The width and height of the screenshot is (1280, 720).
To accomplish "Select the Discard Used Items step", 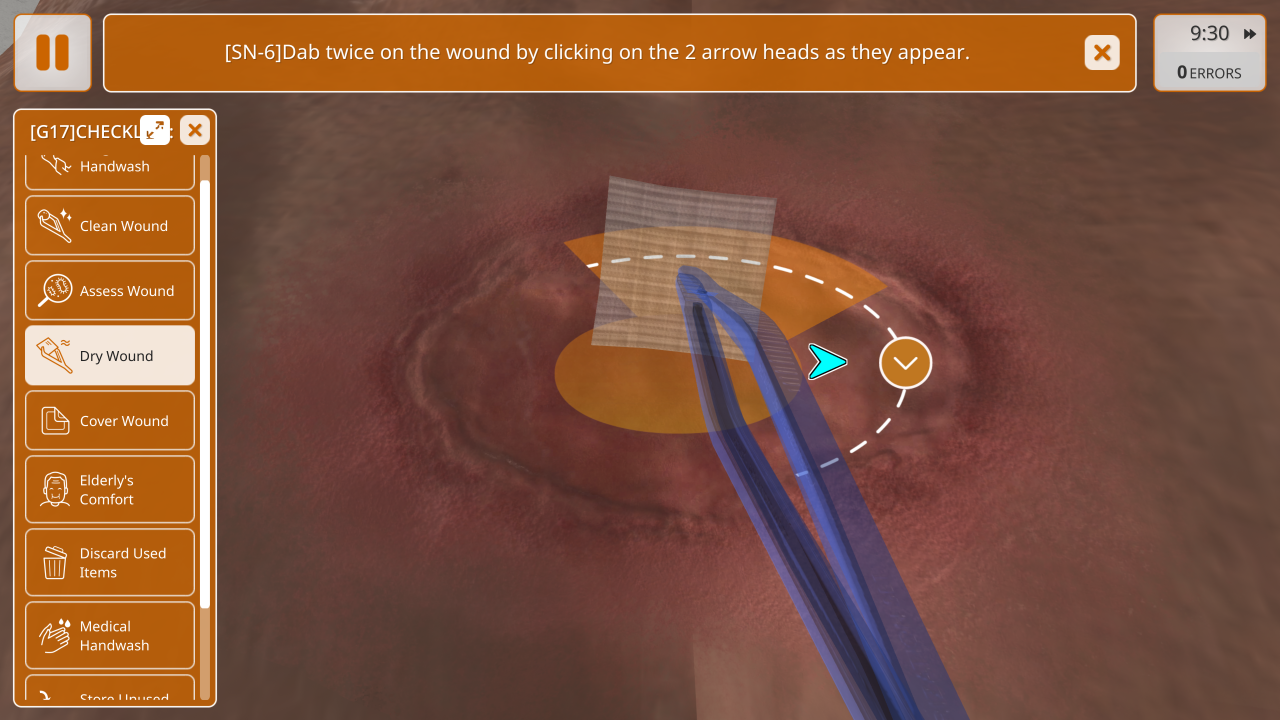I will (110, 563).
